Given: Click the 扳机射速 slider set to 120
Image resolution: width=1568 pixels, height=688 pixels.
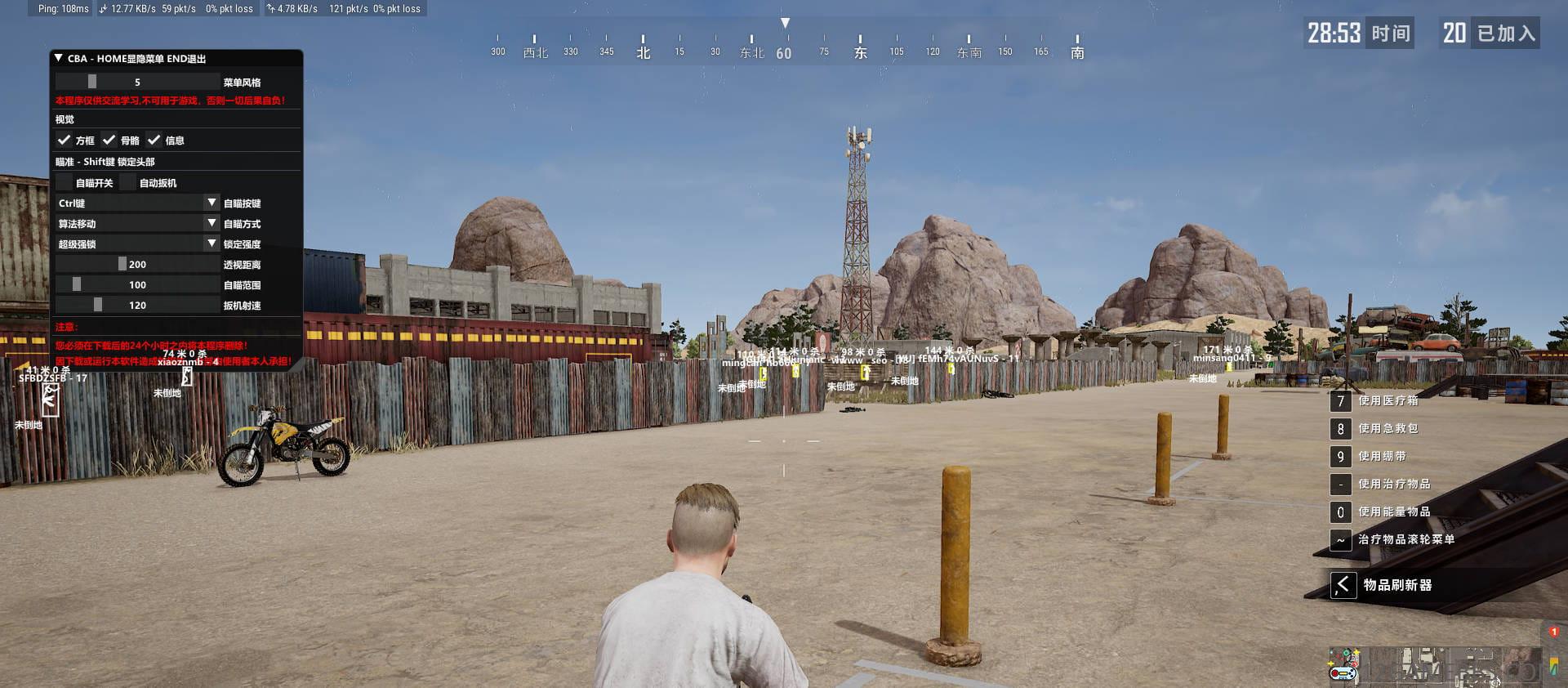Looking at the screenshot, I should (x=137, y=305).
